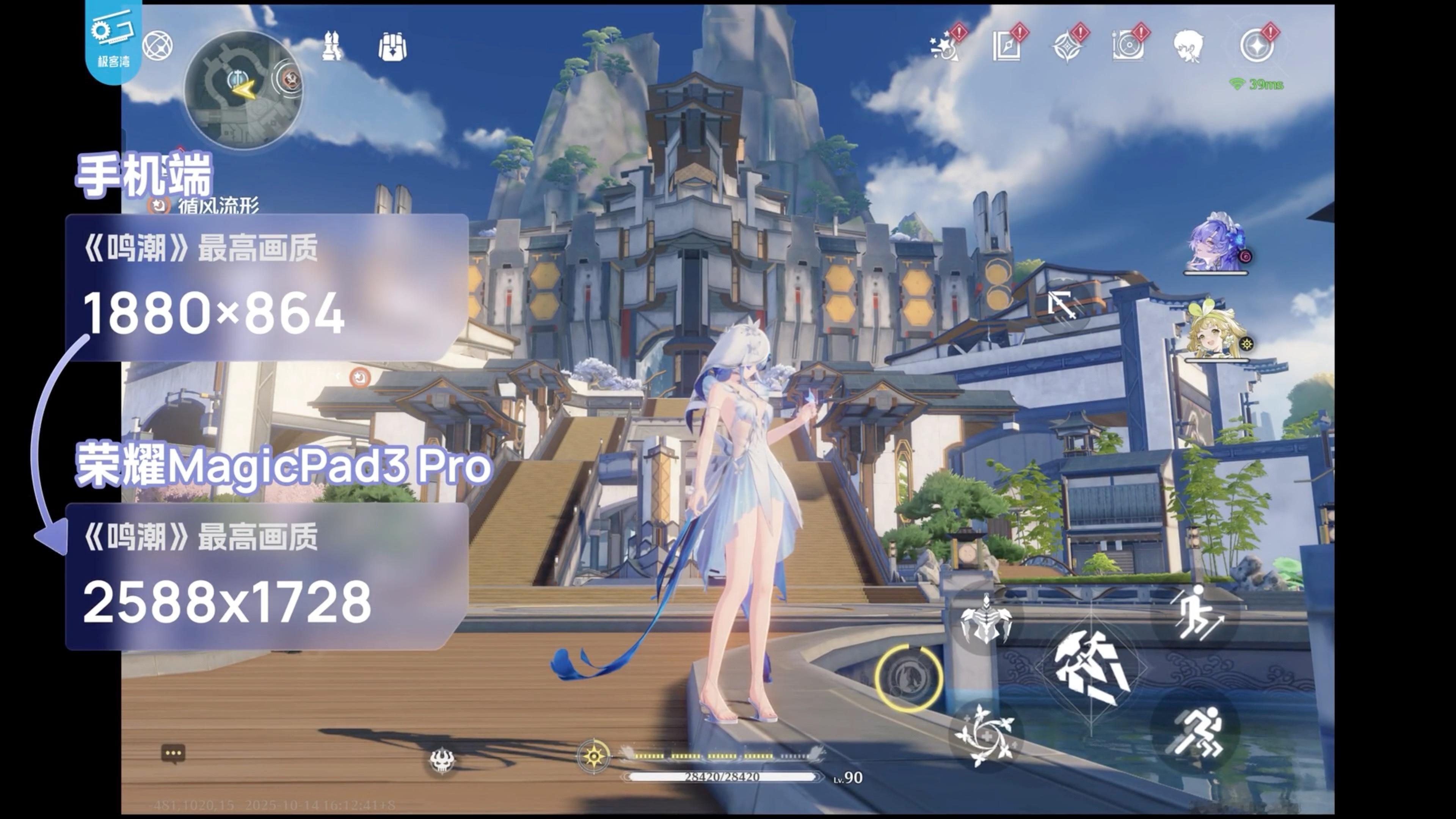The height and width of the screenshot is (819, 1456).
Task: Open the chat speech bubble
Action: click(x=173, y=754)
